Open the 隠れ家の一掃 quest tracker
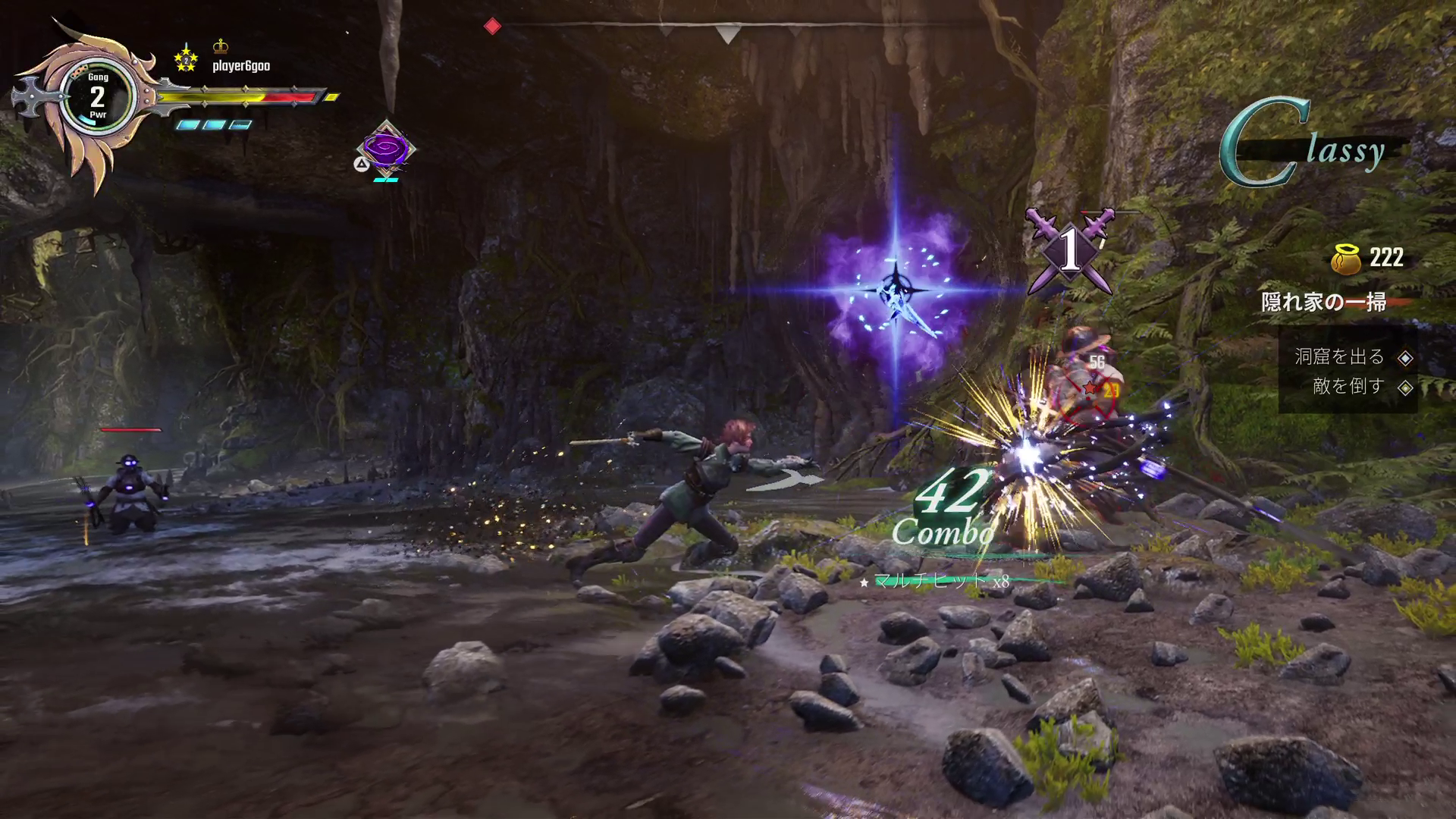1456x819 pixels. click(x=1323, y=302)
